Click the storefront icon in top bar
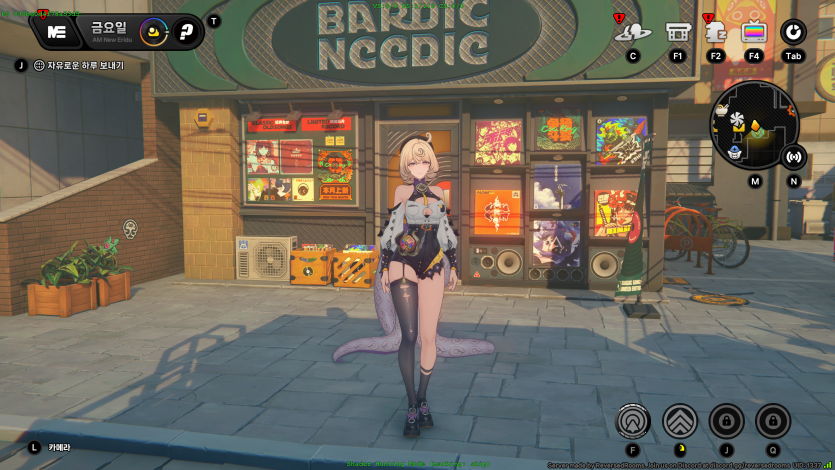Screen dimensions: 835x470 pyautogui.click(x=678, y=32)
